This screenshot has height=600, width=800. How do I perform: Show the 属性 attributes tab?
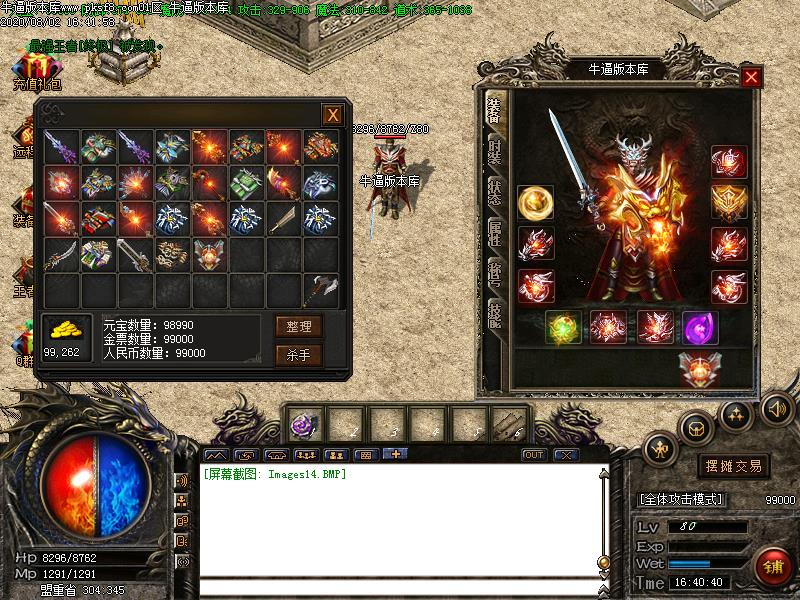494,234
